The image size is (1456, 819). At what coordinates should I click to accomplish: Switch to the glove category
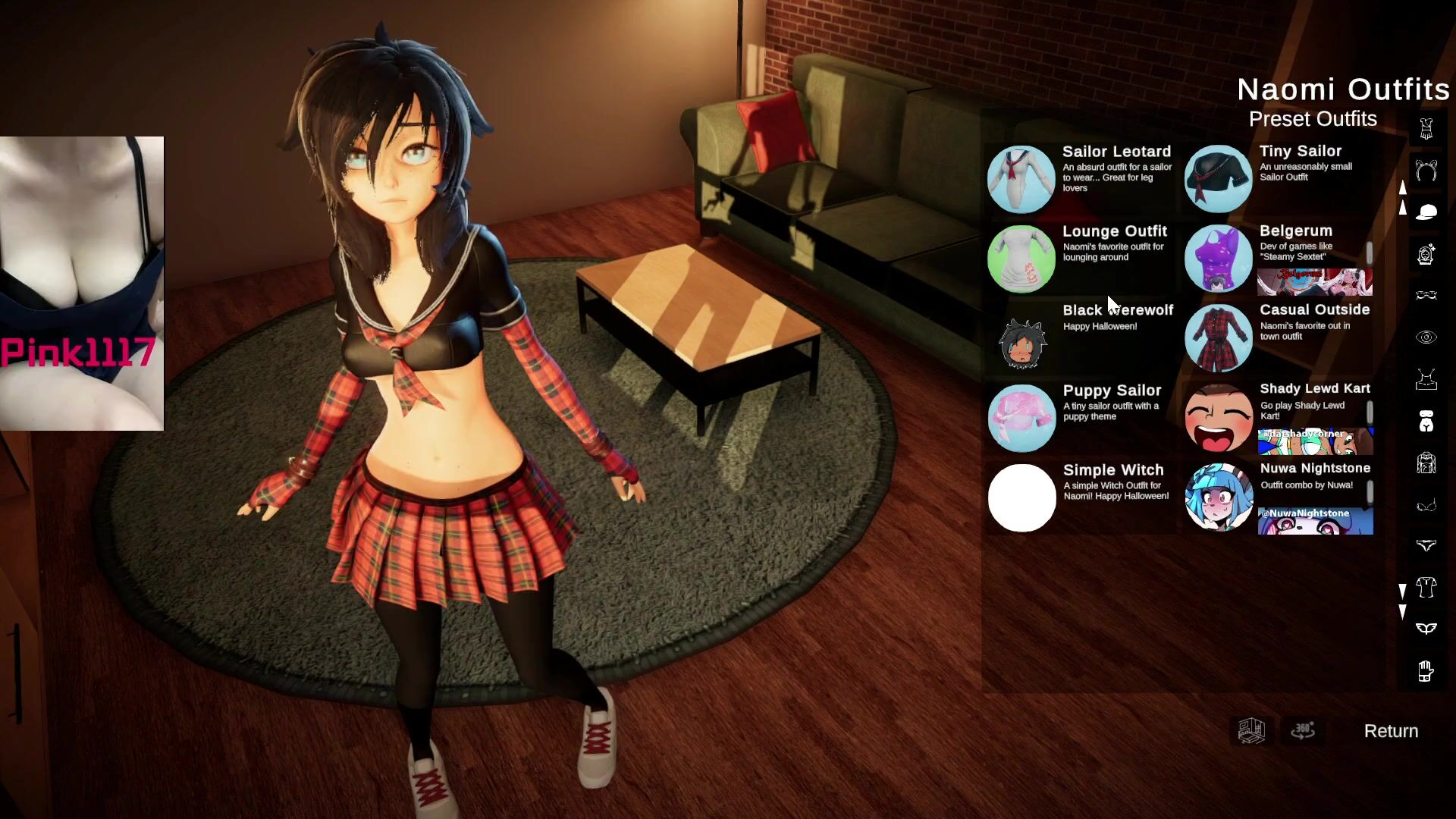pyautogui.click(x=1426, y=671)
